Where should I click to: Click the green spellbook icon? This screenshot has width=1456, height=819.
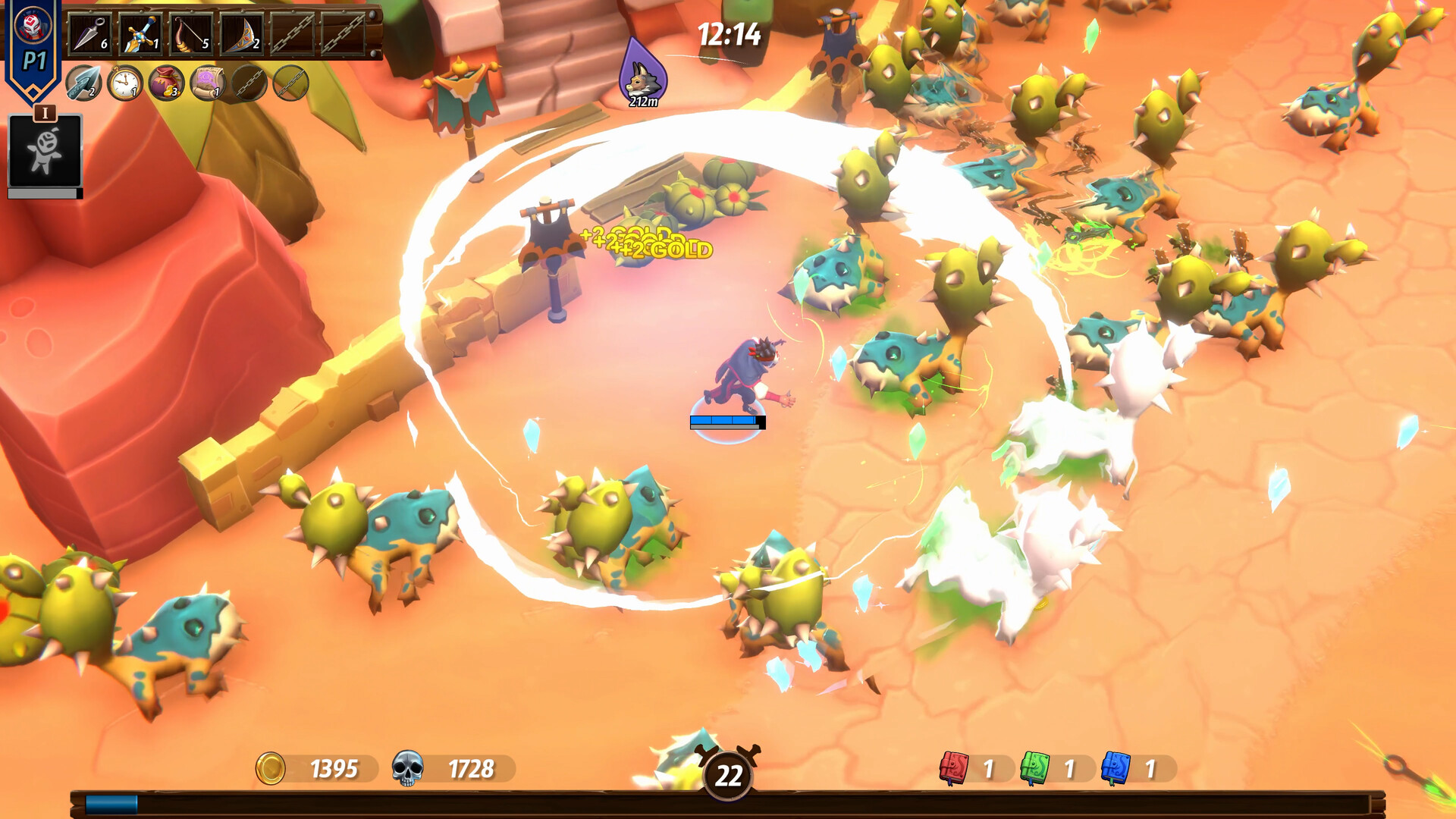pyautogui.click(x=1034, y=768)
